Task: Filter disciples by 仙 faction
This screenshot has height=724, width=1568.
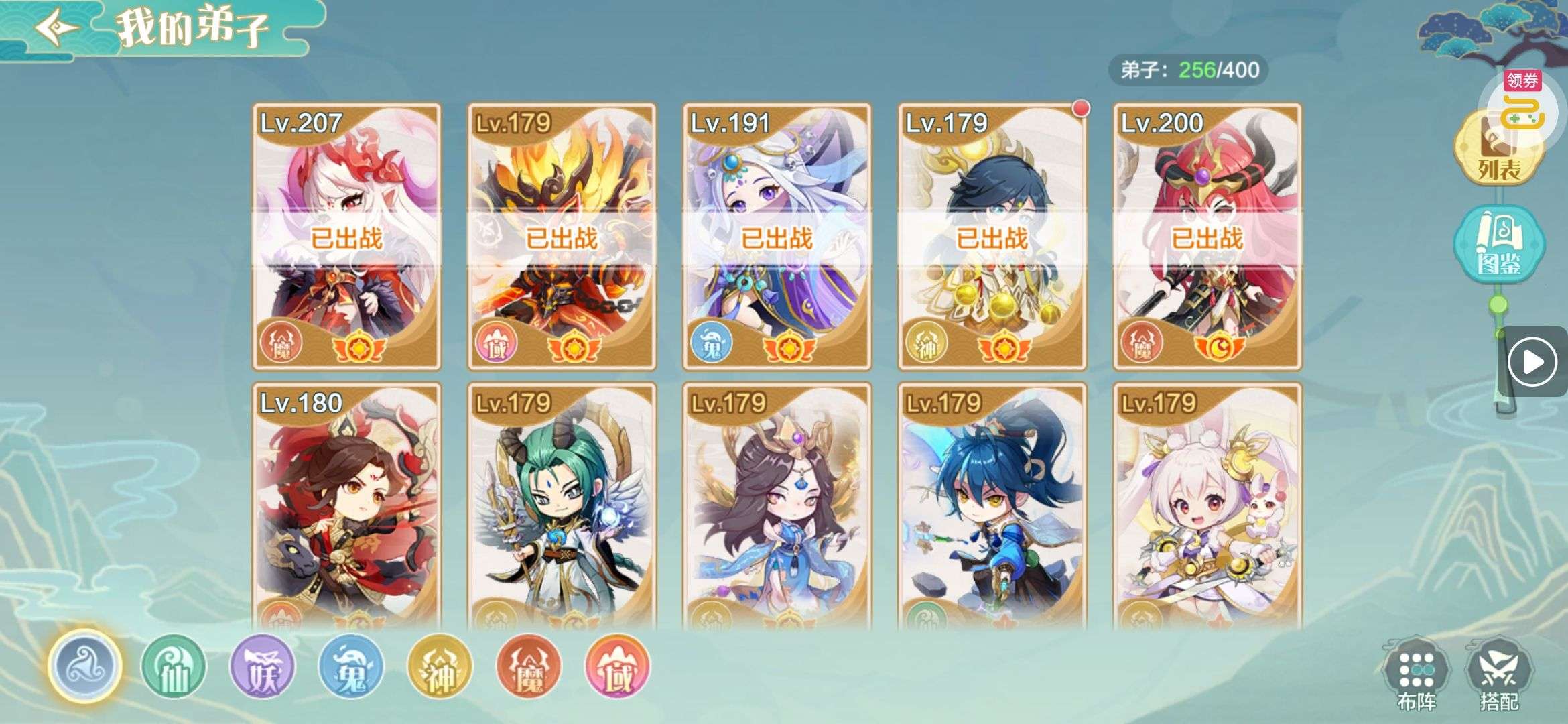Action: 174,666
